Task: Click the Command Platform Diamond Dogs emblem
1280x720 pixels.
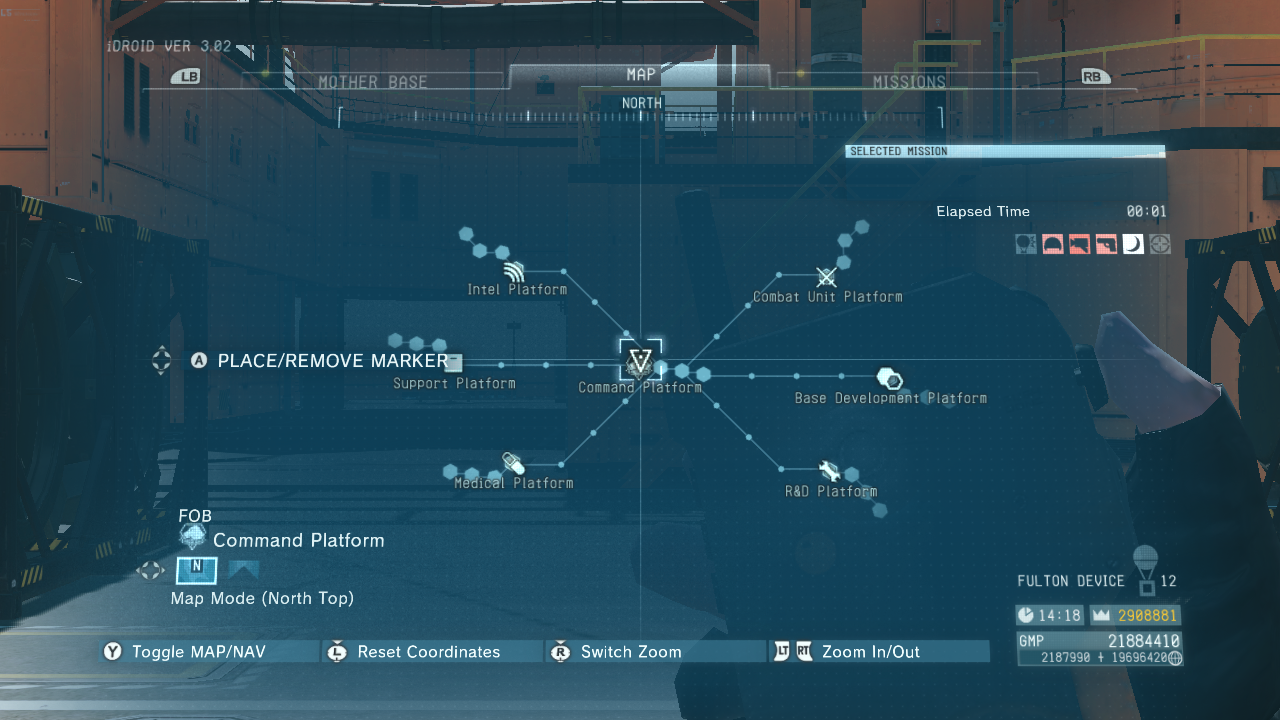Action: click(x=639, y=362)
